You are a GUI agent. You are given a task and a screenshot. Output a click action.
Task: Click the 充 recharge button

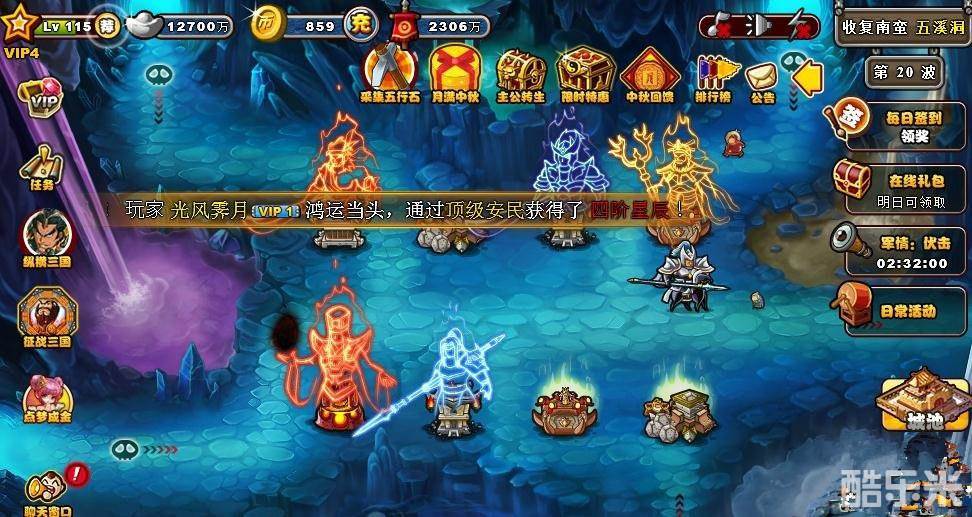tap(361, 26)
